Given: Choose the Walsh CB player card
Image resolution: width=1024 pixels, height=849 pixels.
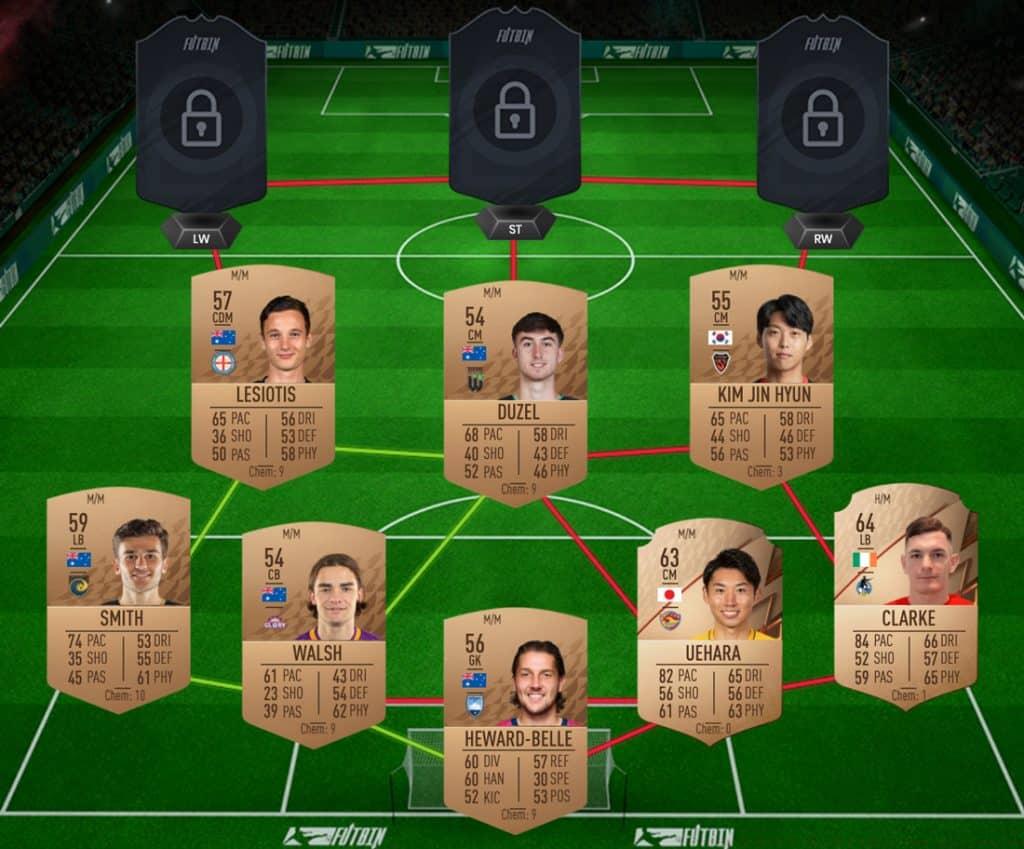Looking at the screenshot, I should pos(314,633).
